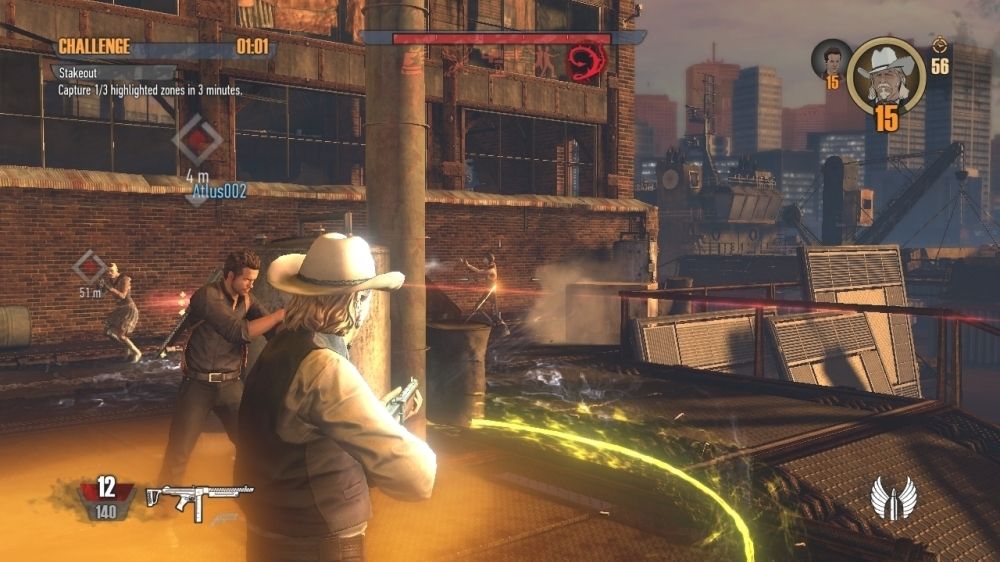Screen dimensions: 1000x562
Task: Select the small partner portrait
Action: pos(830,59)
